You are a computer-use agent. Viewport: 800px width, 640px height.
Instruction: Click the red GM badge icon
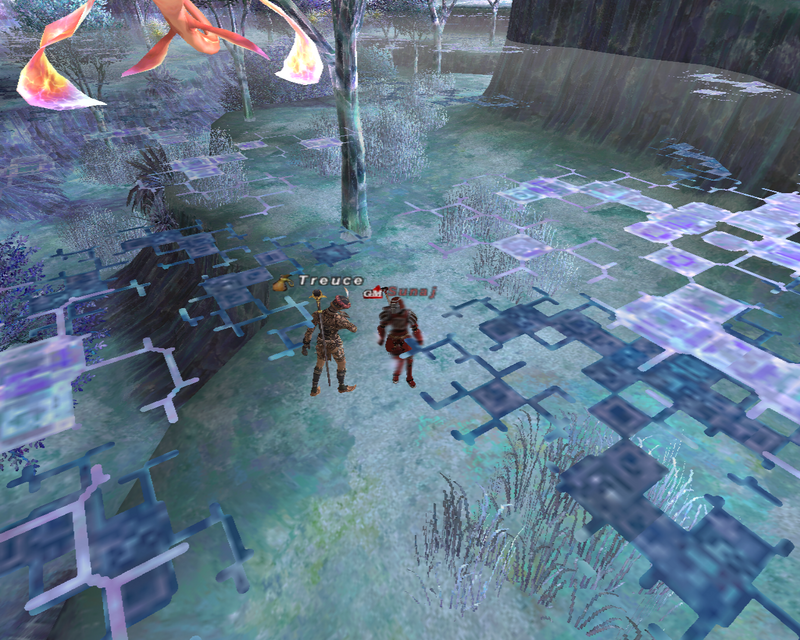373,293
